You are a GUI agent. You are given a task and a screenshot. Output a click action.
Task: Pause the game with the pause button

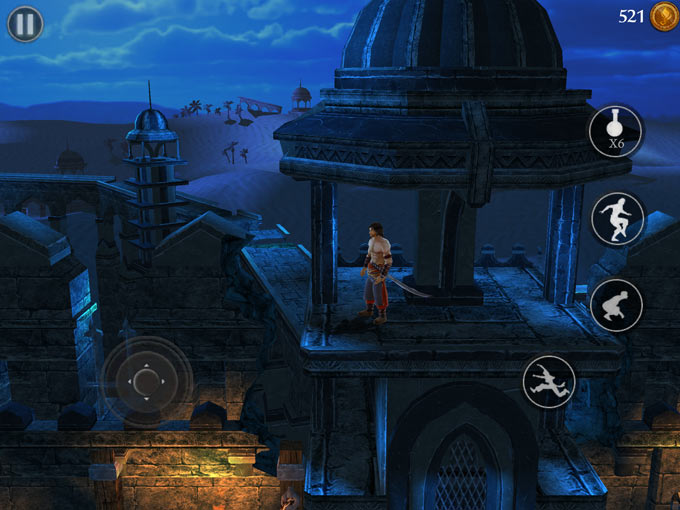25,23
